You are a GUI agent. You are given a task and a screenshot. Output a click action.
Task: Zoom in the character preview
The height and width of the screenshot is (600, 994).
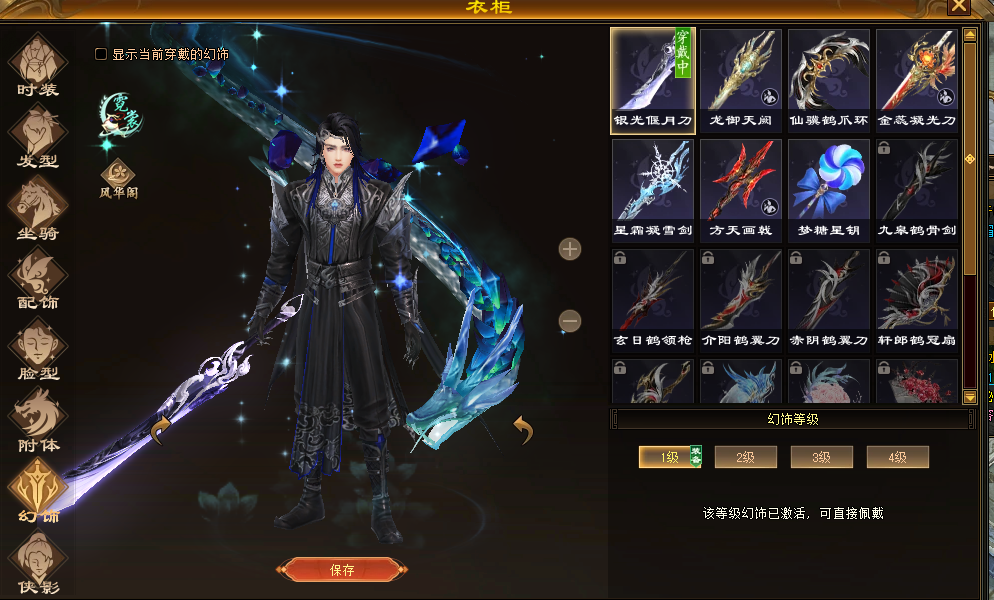click(x=570, y=249)
